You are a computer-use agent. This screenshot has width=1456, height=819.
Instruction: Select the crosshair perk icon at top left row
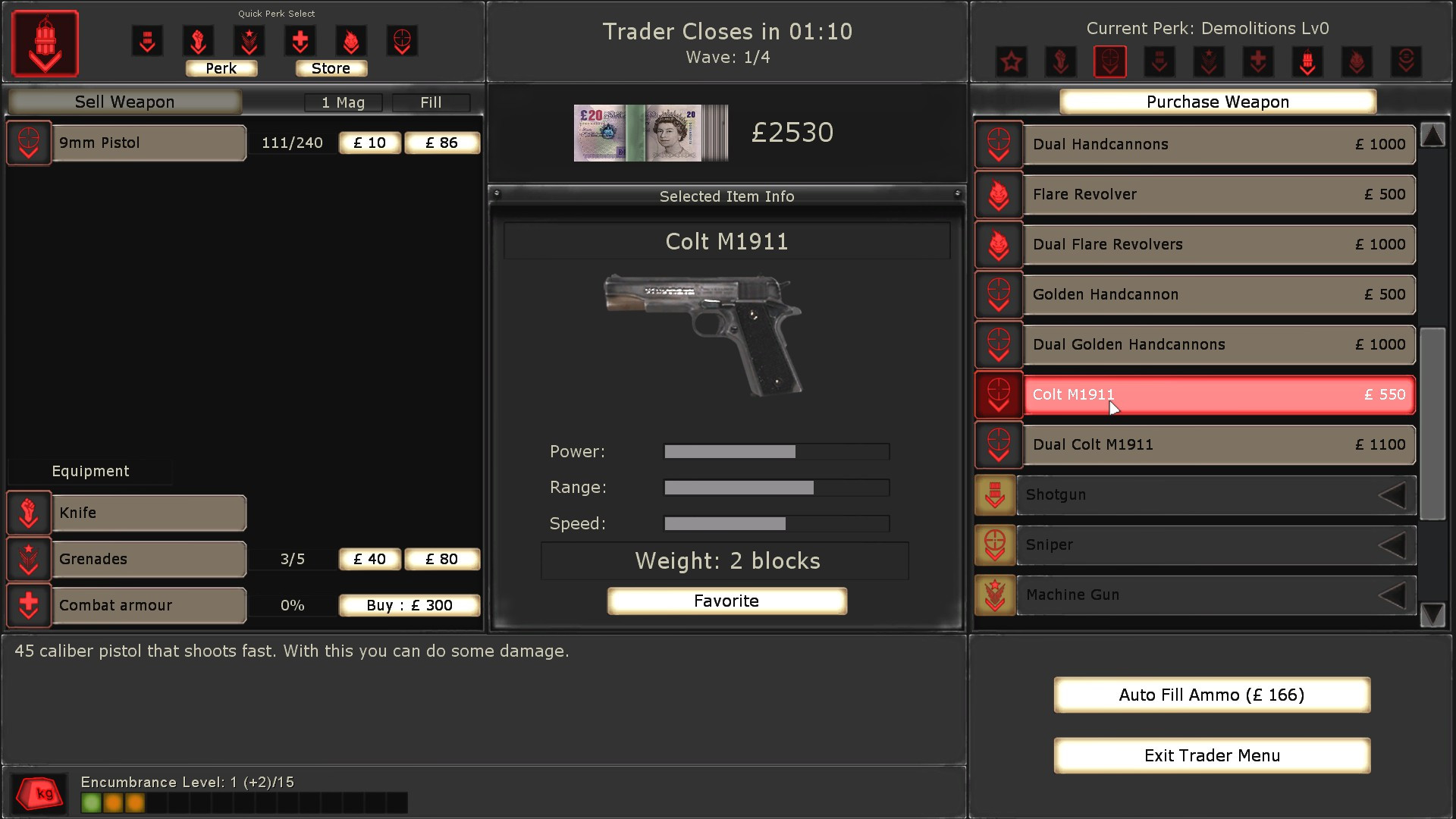point(403,41)
